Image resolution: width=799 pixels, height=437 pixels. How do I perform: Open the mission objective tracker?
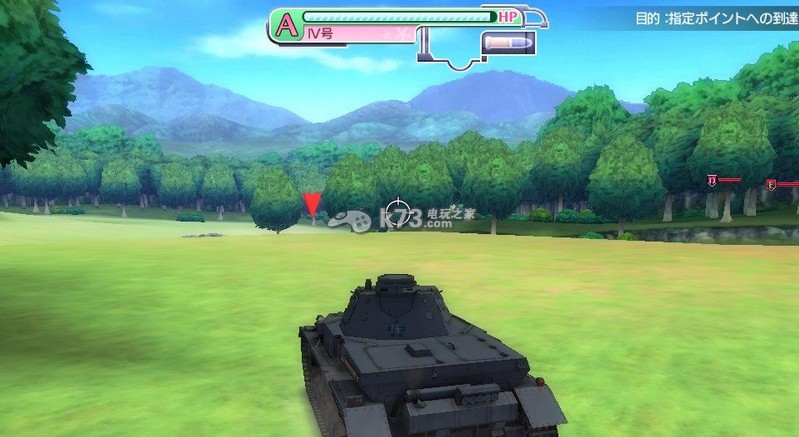point(714,18)
